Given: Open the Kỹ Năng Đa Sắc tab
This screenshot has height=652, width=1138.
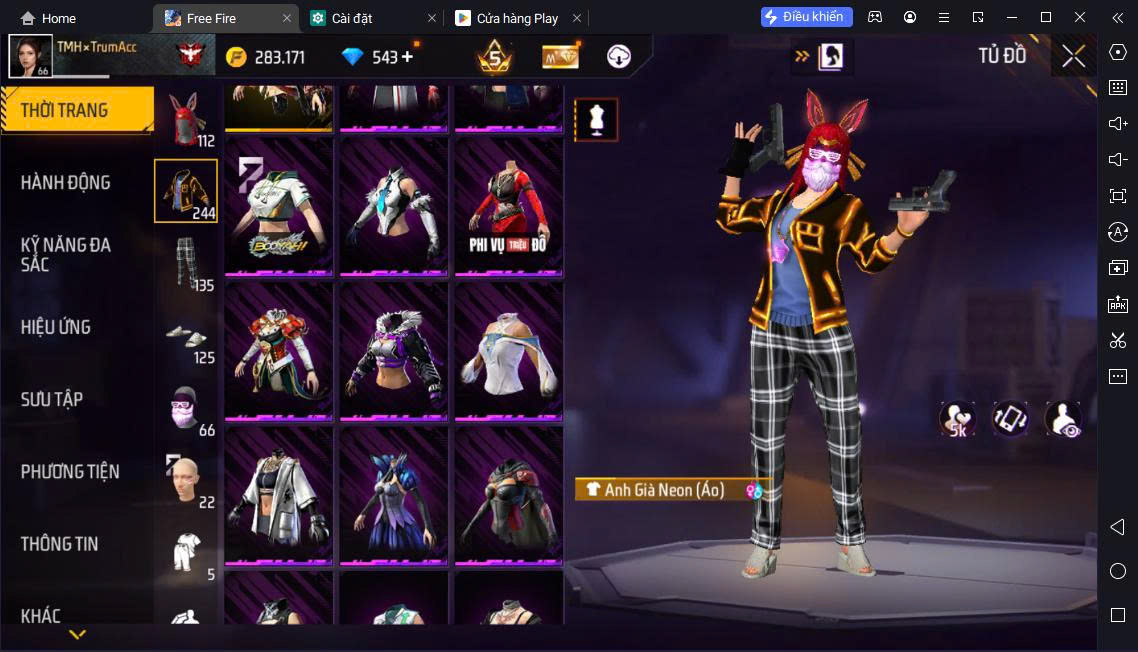Looking at the screenshot, I should (x=66, y=254).
